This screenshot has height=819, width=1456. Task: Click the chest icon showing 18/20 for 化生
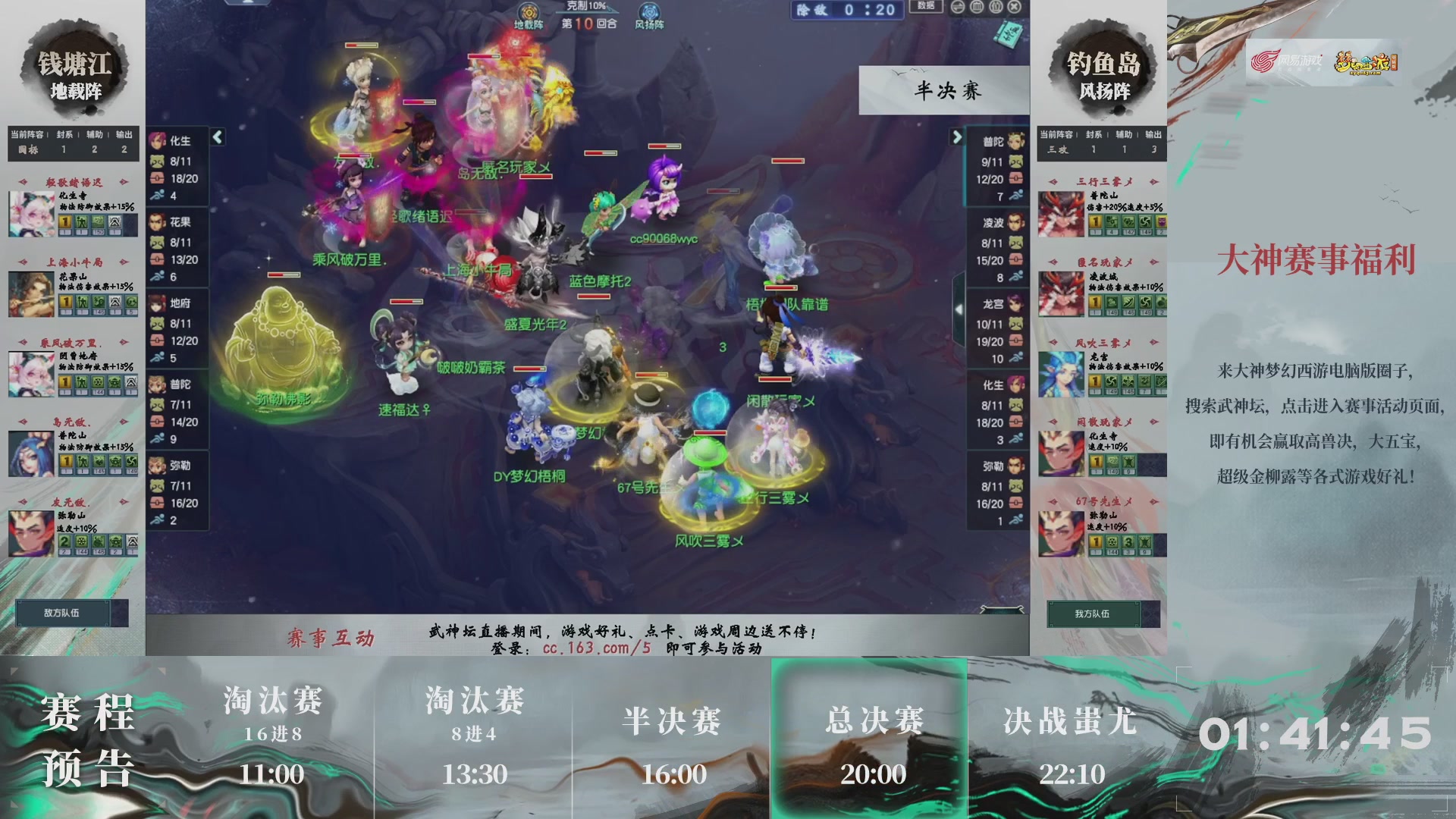(157, 177)
